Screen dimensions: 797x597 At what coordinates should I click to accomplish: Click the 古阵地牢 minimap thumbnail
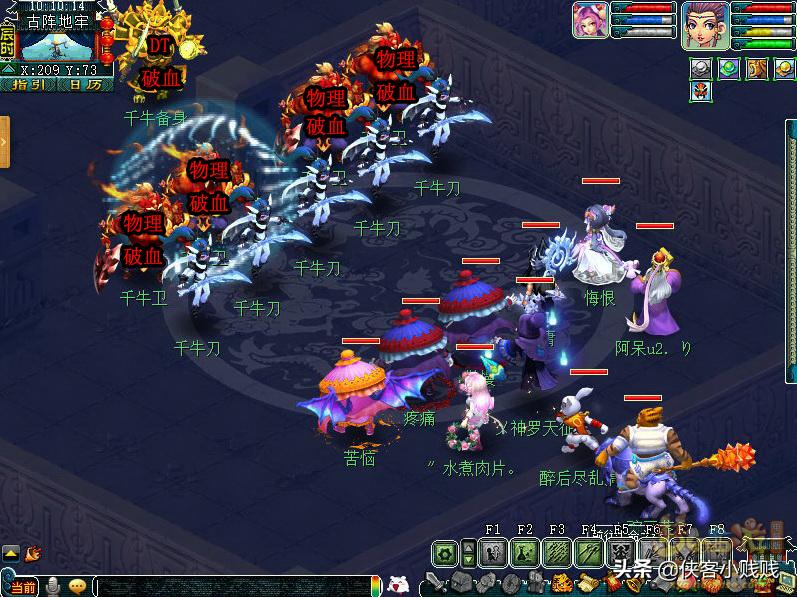coord(58,45)
